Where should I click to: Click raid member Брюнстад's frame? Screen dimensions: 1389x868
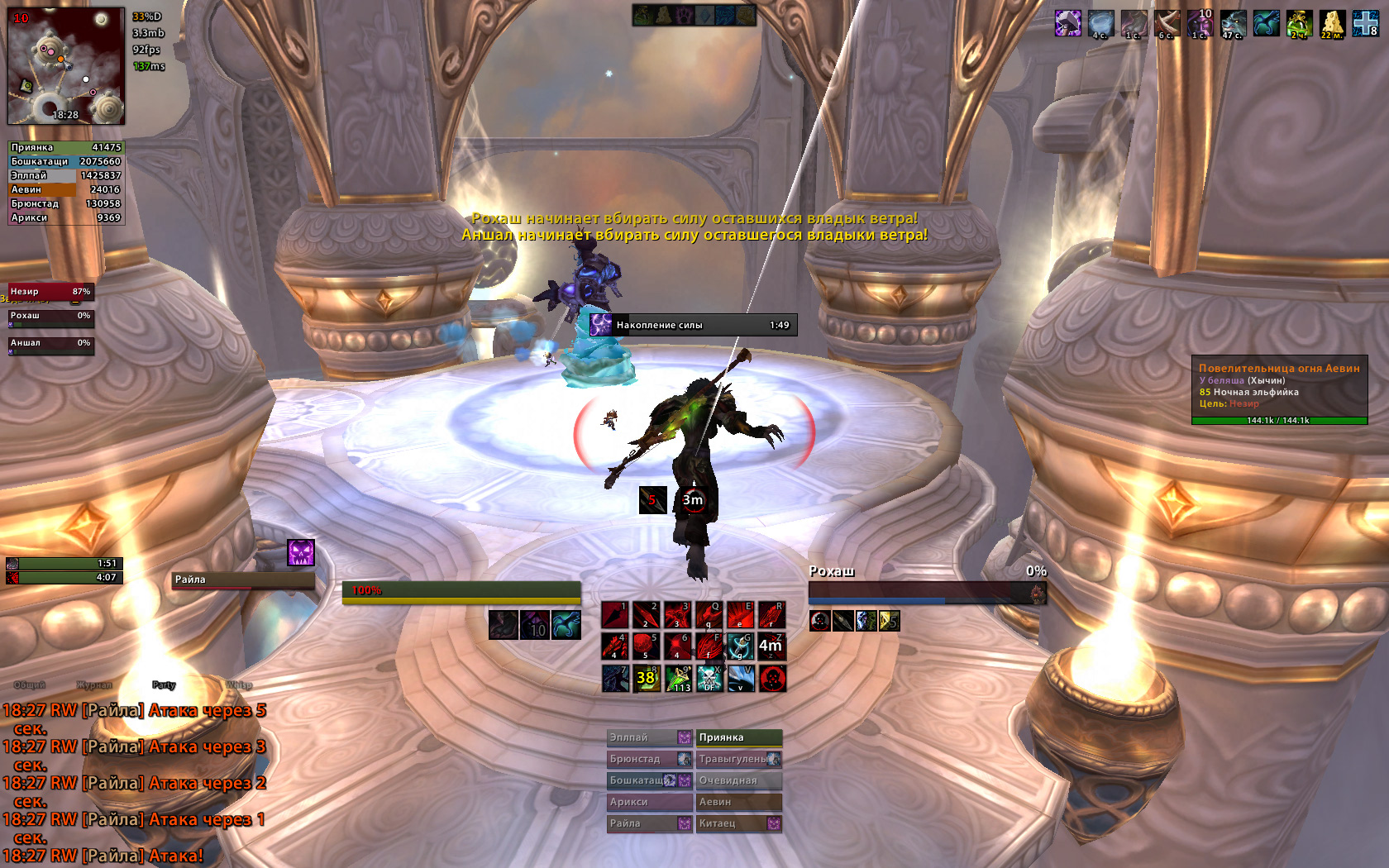click(x=649, y=759)
